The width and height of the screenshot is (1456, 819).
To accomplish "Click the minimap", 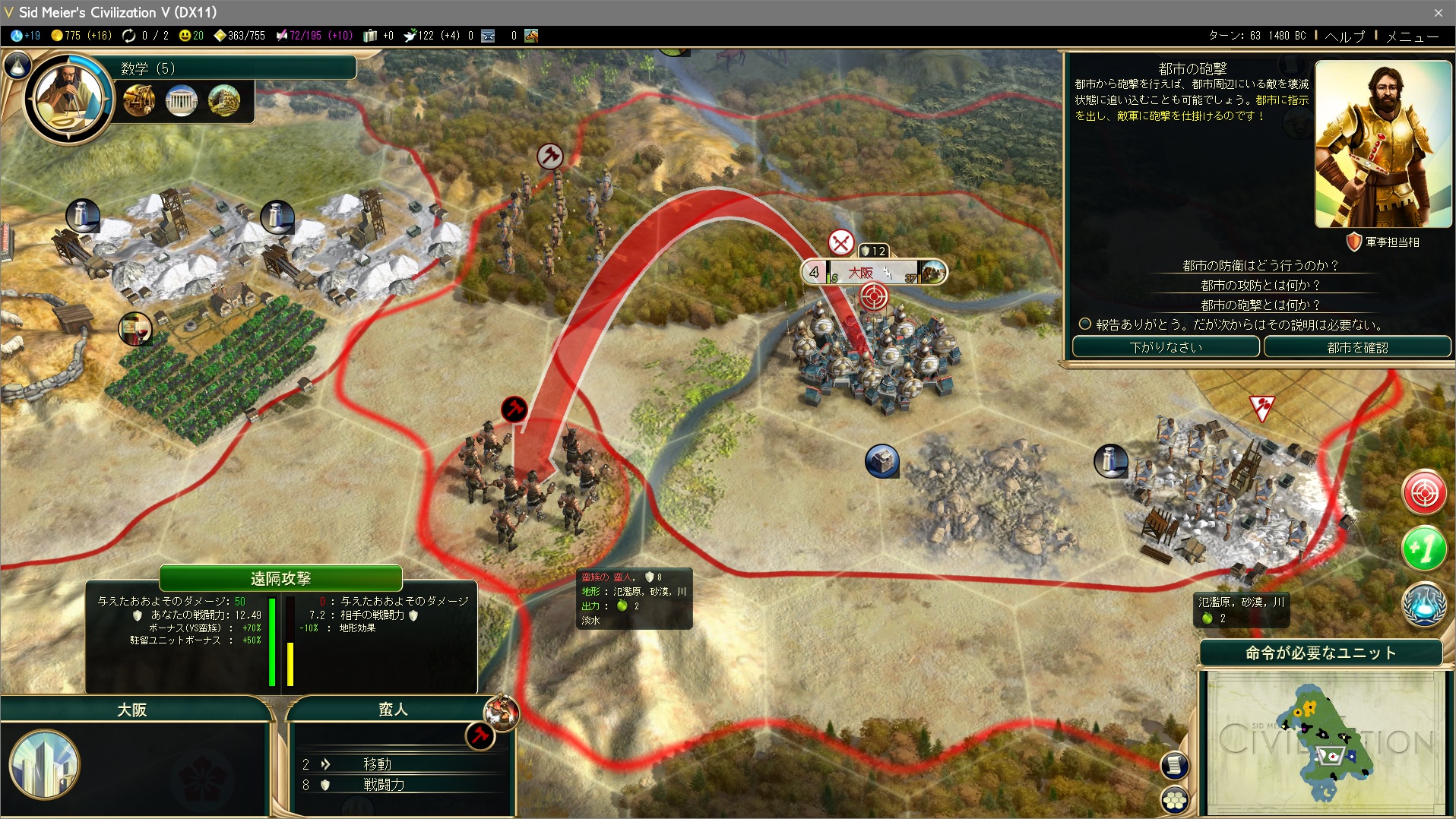I will pos(1324,742).
